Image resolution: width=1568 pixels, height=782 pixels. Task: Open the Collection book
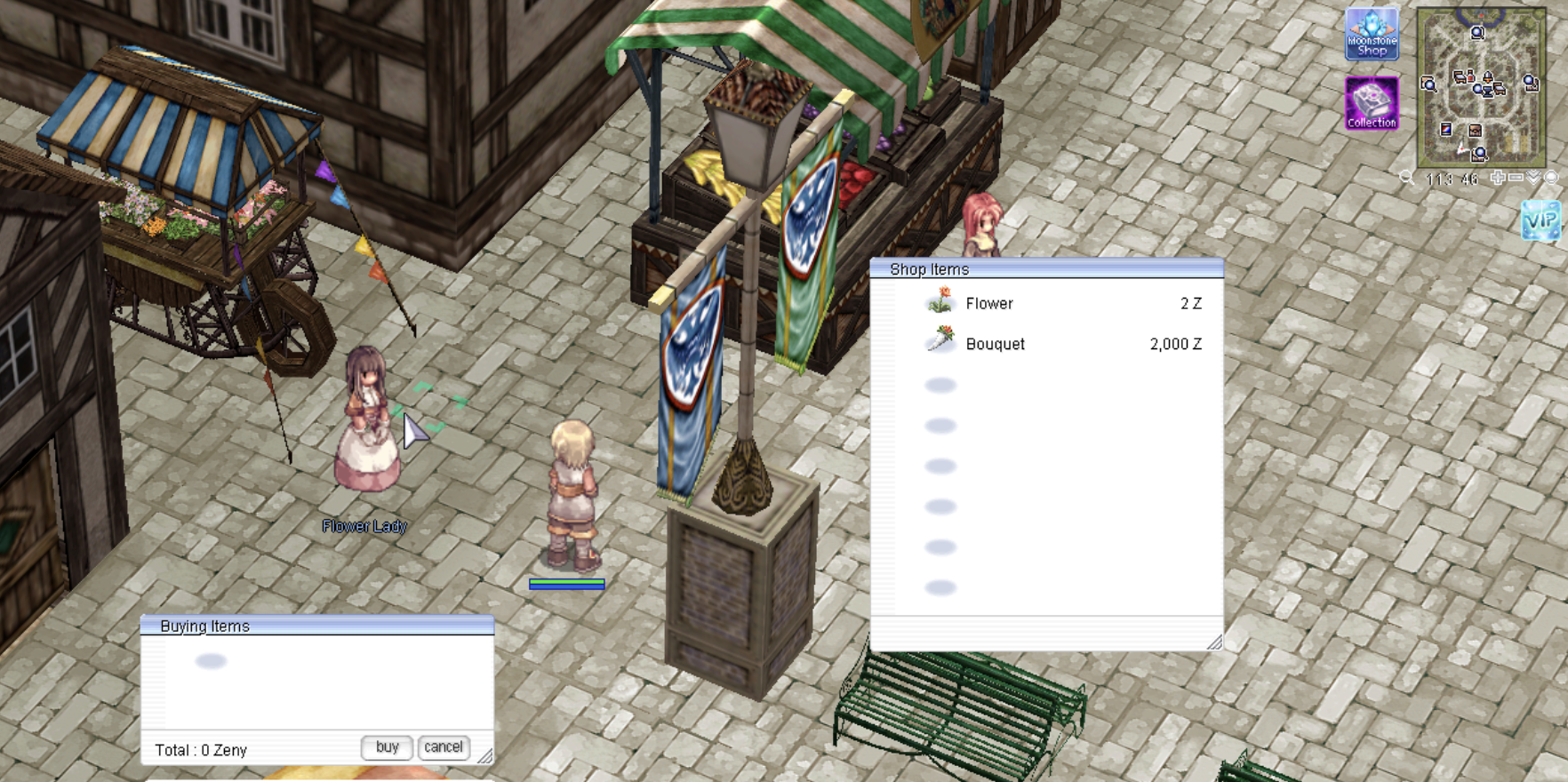click(1372, 103)
